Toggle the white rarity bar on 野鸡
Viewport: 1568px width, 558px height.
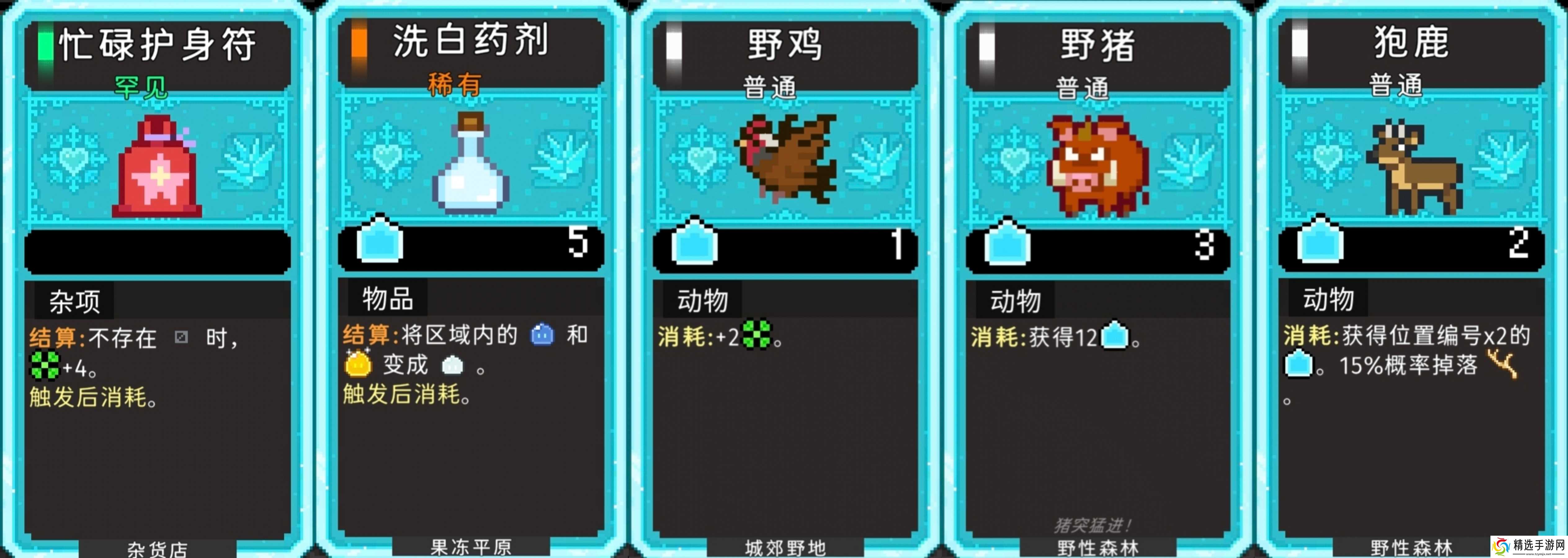click(x=674, y=44)
